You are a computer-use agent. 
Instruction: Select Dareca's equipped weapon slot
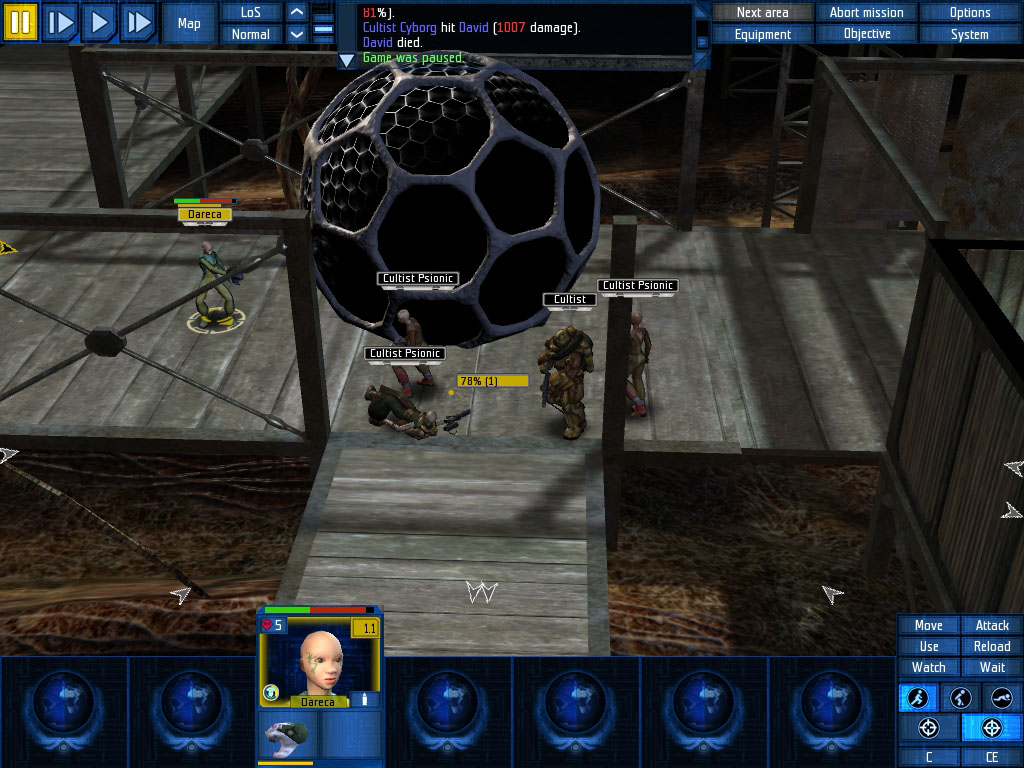(288, 735)
